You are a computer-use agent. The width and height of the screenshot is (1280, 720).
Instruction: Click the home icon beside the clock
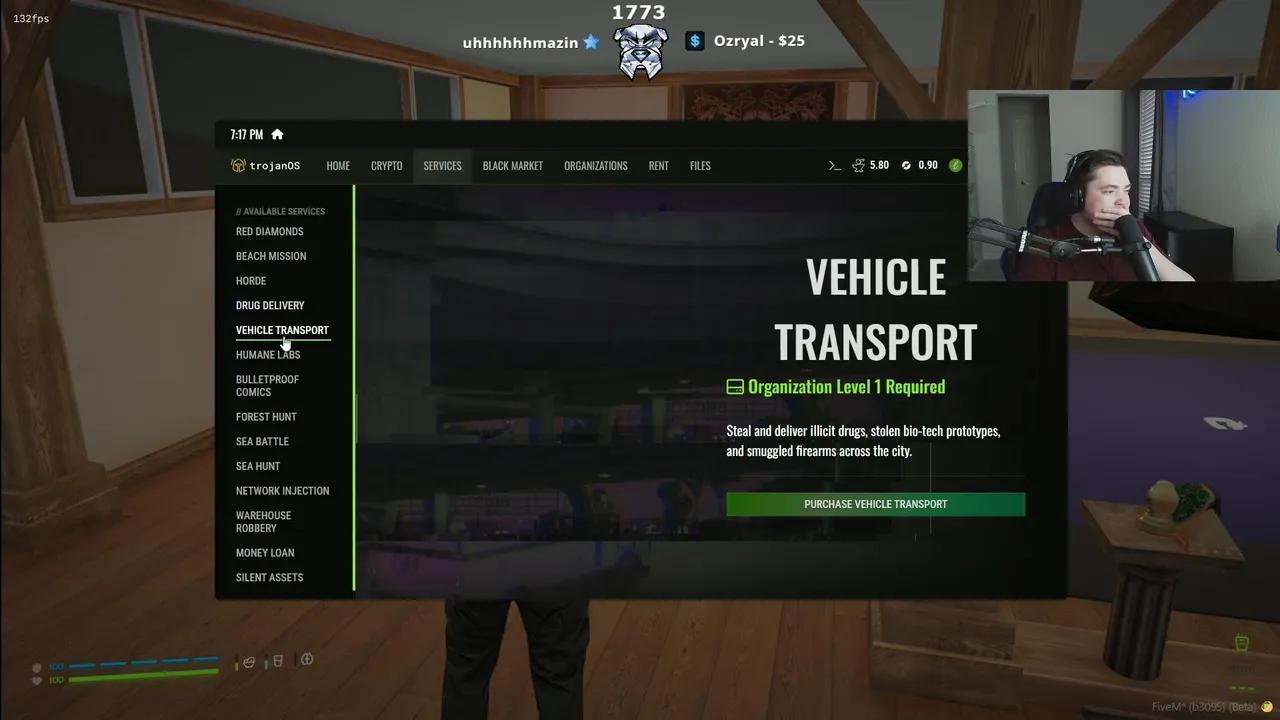[277, 135]
